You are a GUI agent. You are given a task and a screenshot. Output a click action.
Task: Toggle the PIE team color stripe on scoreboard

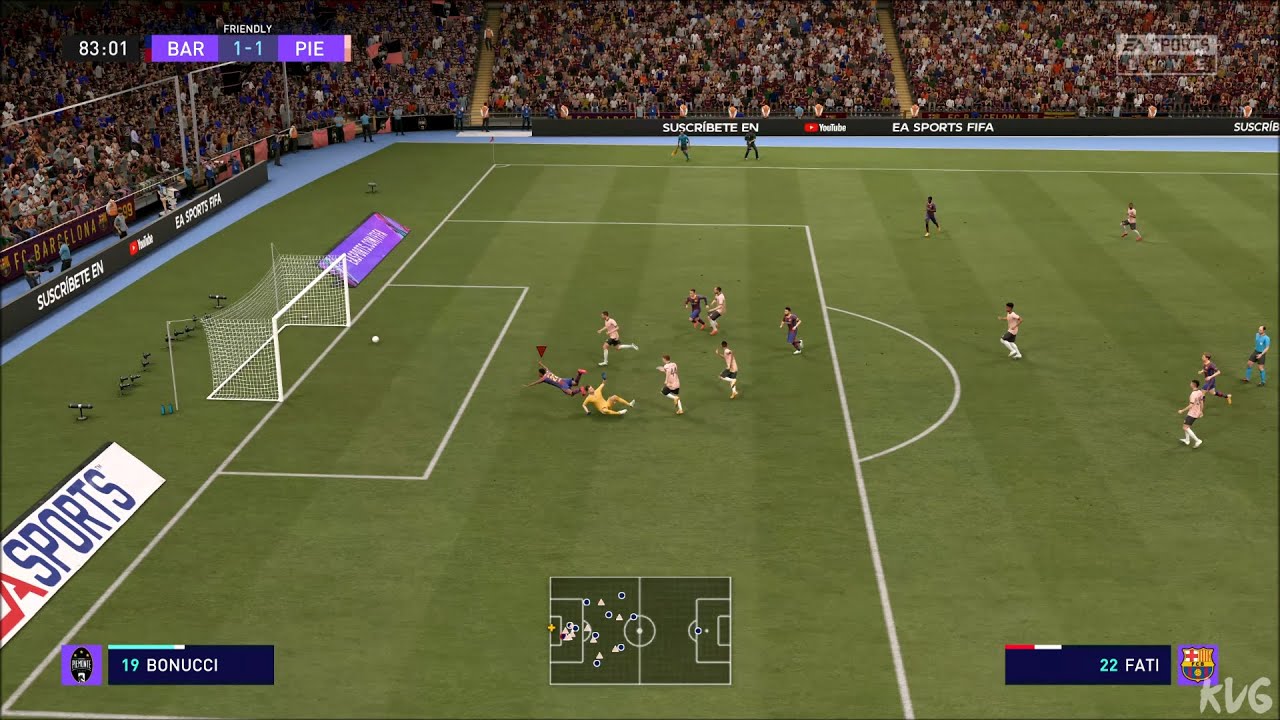pos(346,48)
